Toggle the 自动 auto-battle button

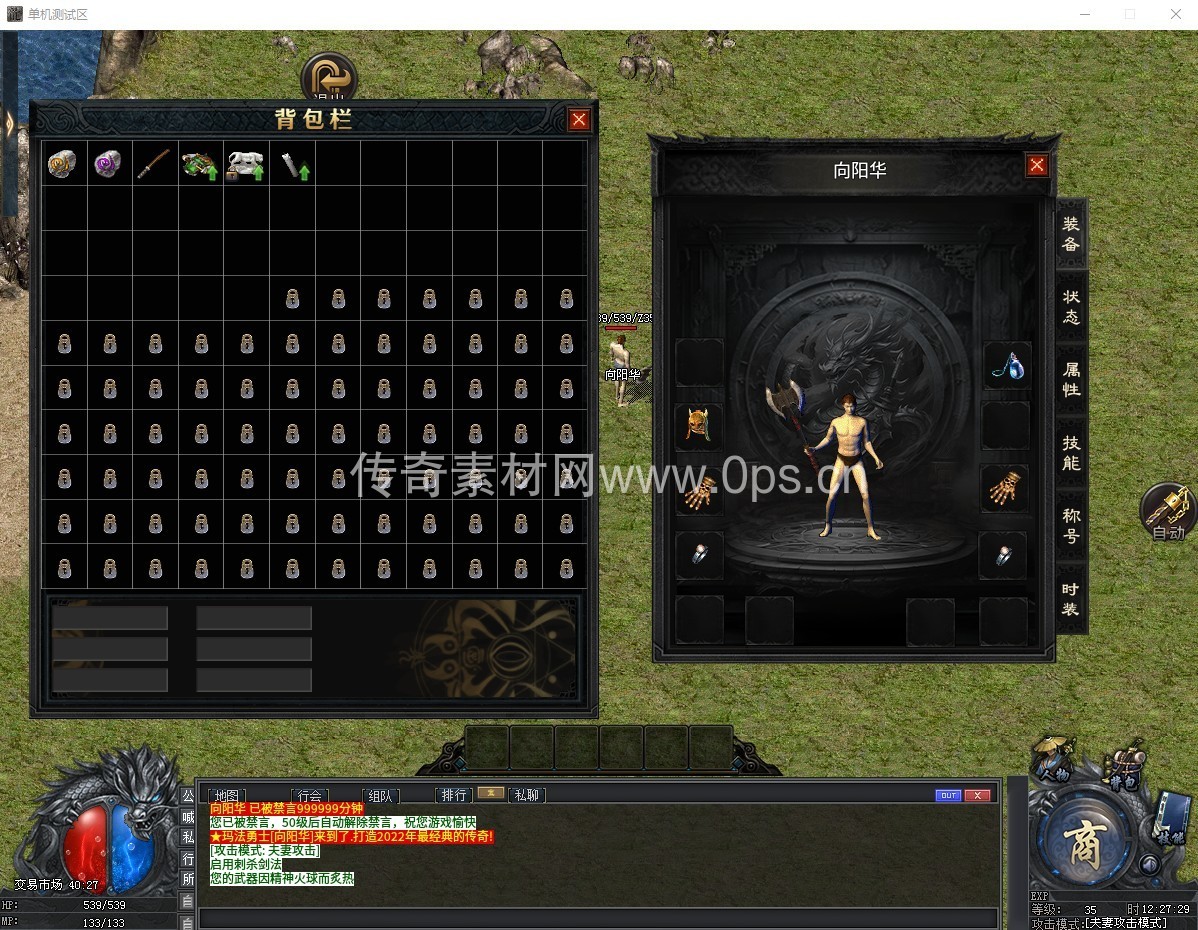click(1166, 512)
